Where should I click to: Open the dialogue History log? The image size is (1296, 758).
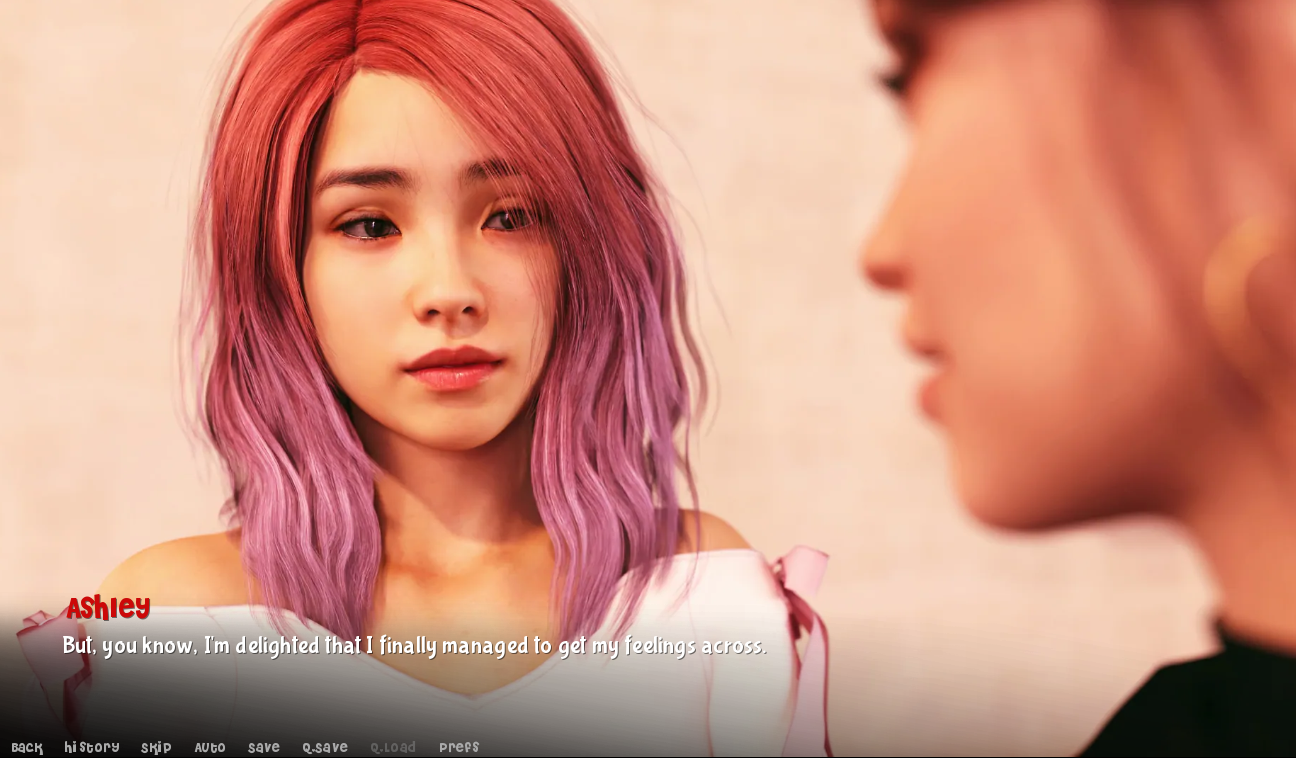click(92, 748)
